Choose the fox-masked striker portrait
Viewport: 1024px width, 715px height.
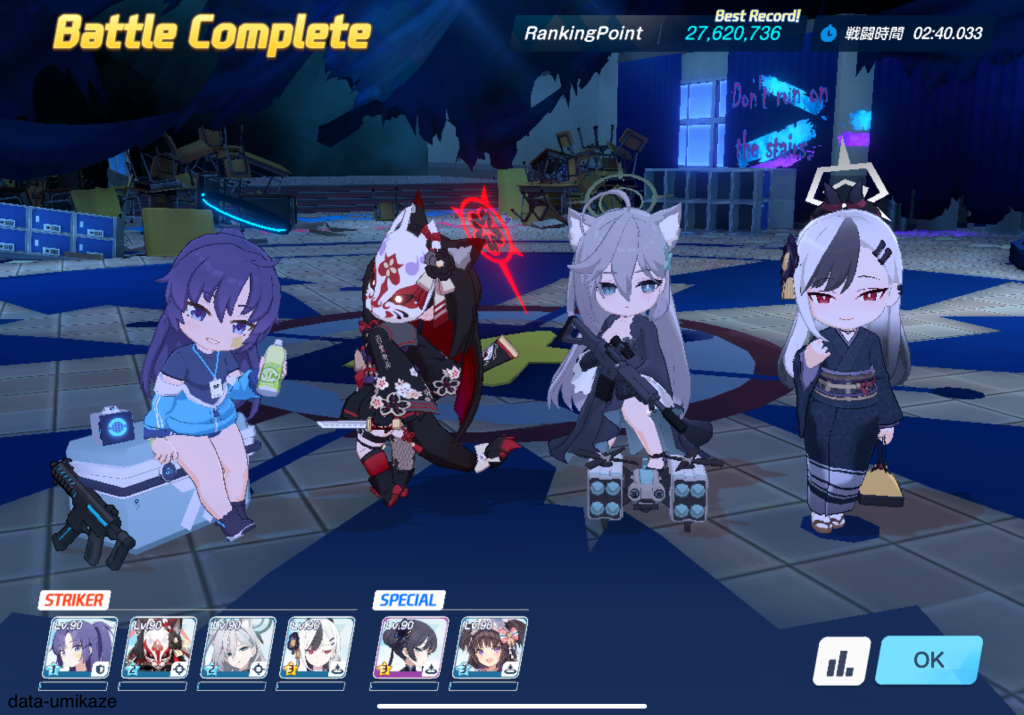[x=160, y=645]
